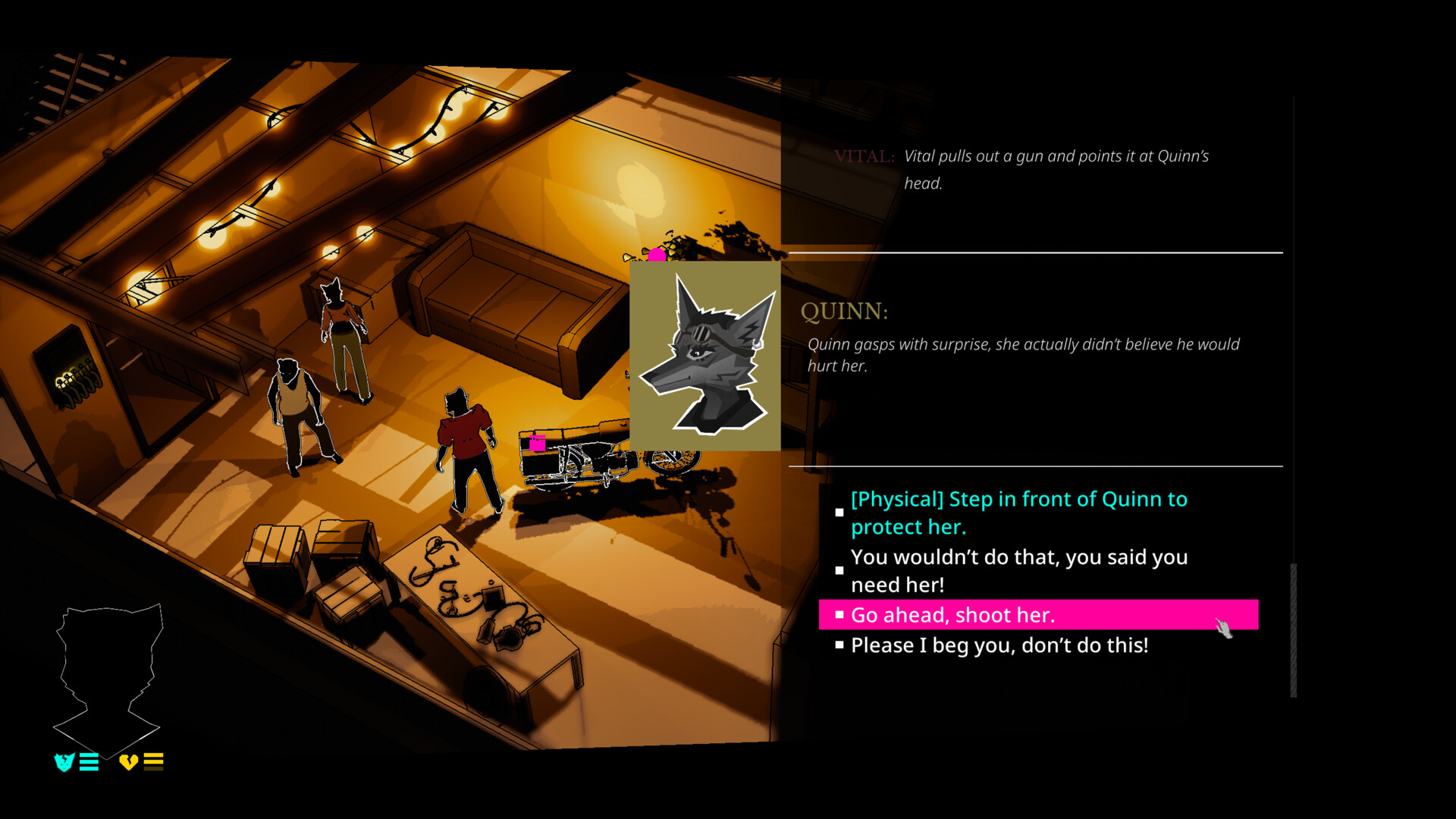
Task: Click the QUINN speaker name label
Action: (x=844, y=309)
